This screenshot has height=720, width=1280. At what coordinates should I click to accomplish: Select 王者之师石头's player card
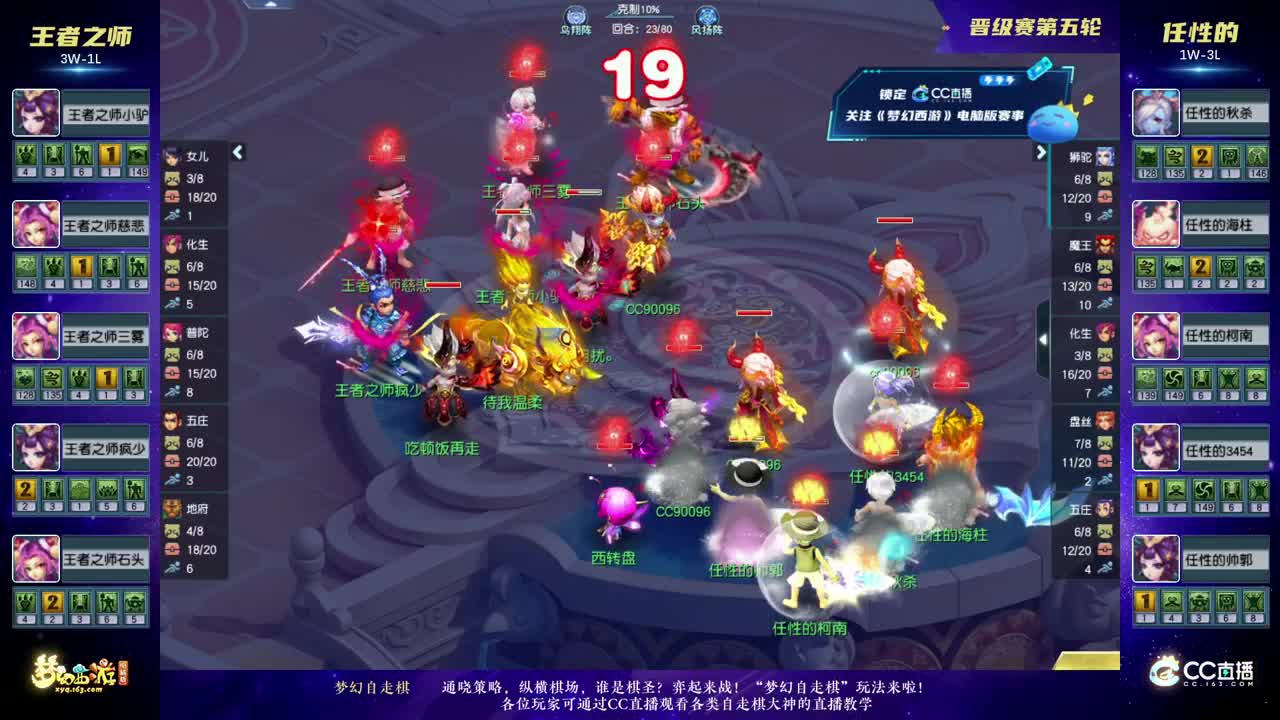click(x=80, y=559)
